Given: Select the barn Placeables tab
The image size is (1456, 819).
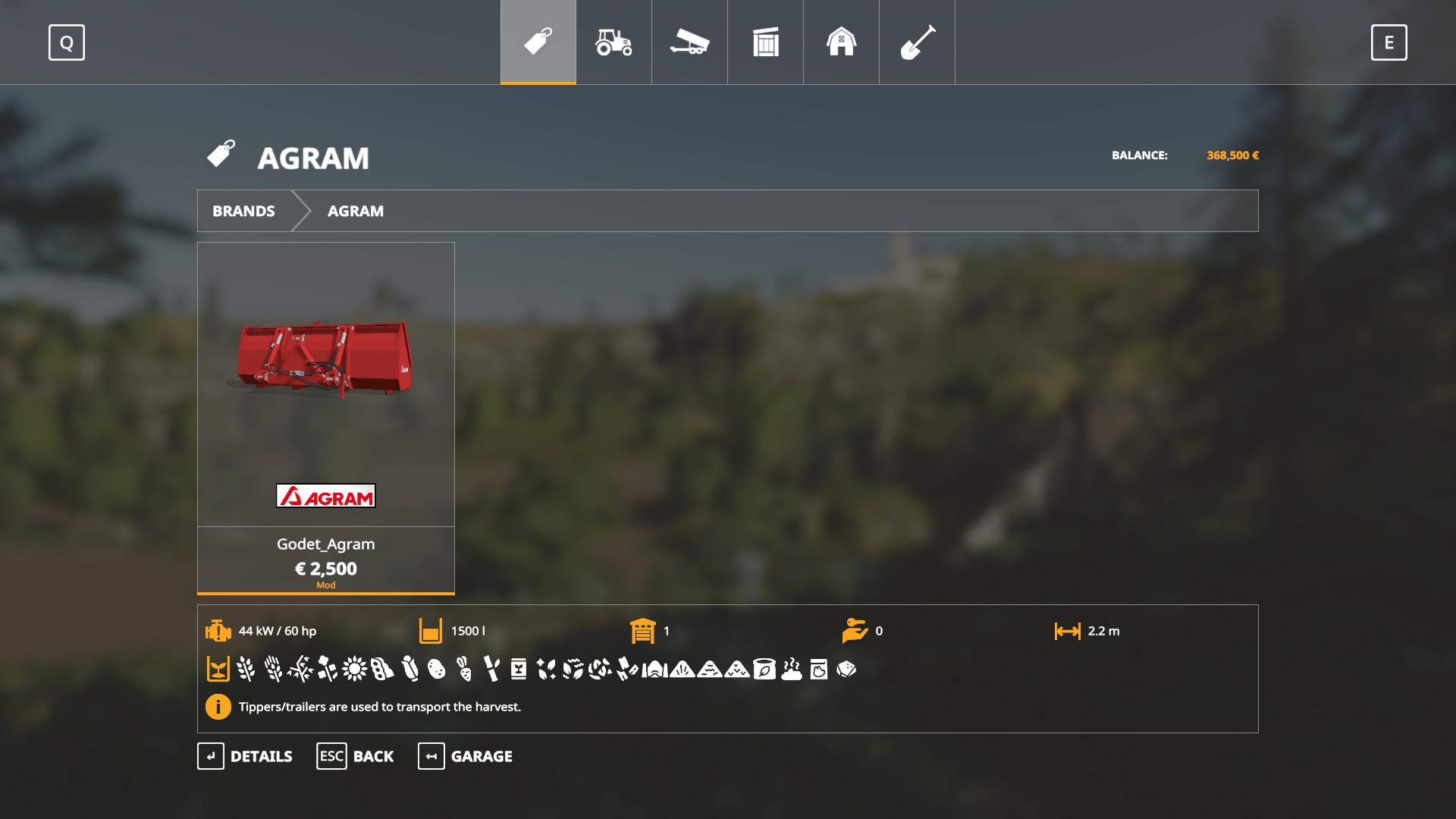Looking at the screenshot, I should (x=841, y=42).
